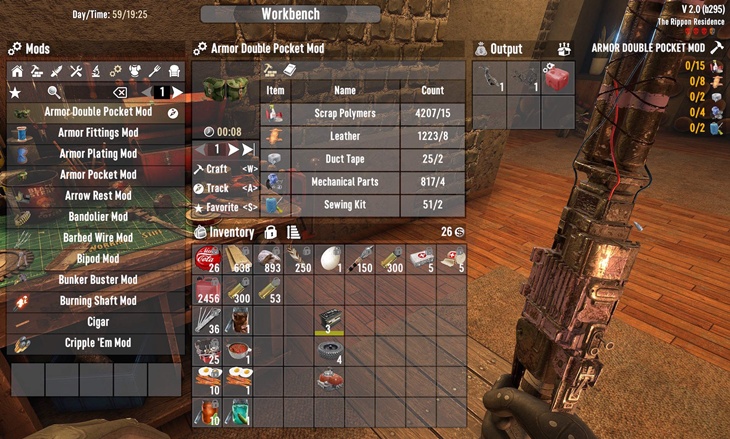Clear the recipe search field
Screen dimensions: 730x439
(x=120, y=92)
